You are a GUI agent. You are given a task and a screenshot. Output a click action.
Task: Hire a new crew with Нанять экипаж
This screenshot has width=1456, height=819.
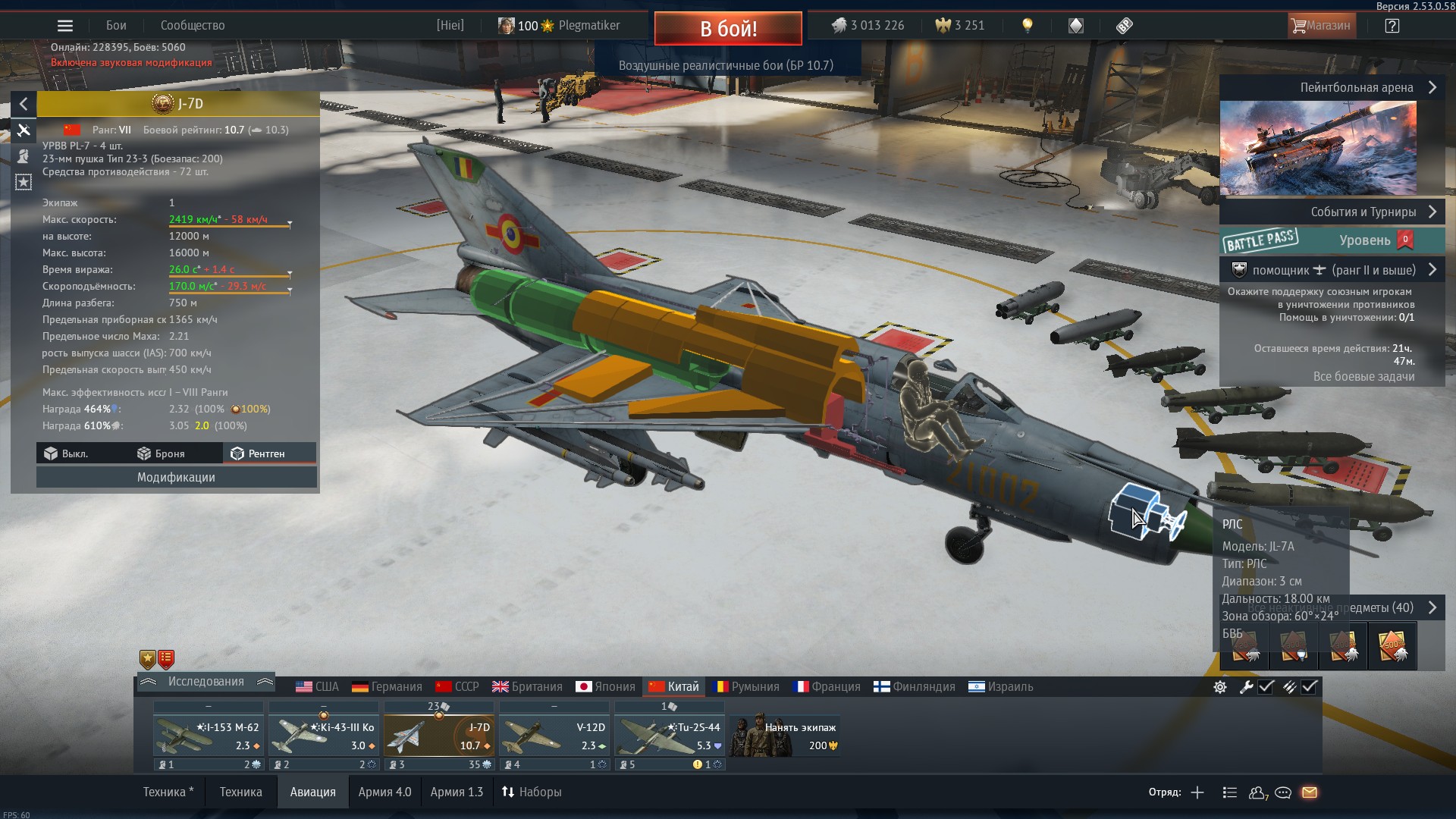click(786, 736)
